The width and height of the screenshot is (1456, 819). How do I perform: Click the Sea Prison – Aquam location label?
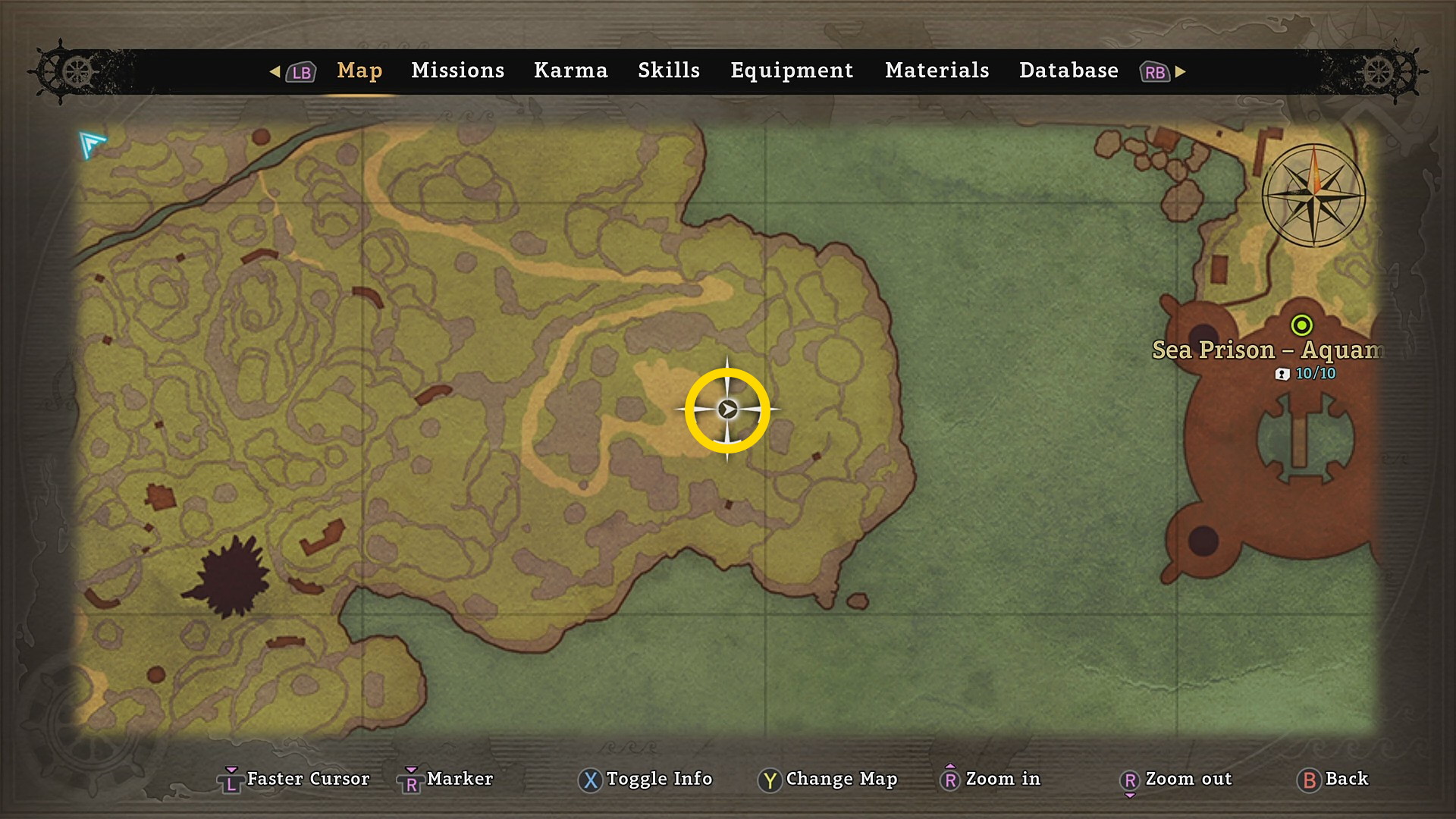(1266, 350)
